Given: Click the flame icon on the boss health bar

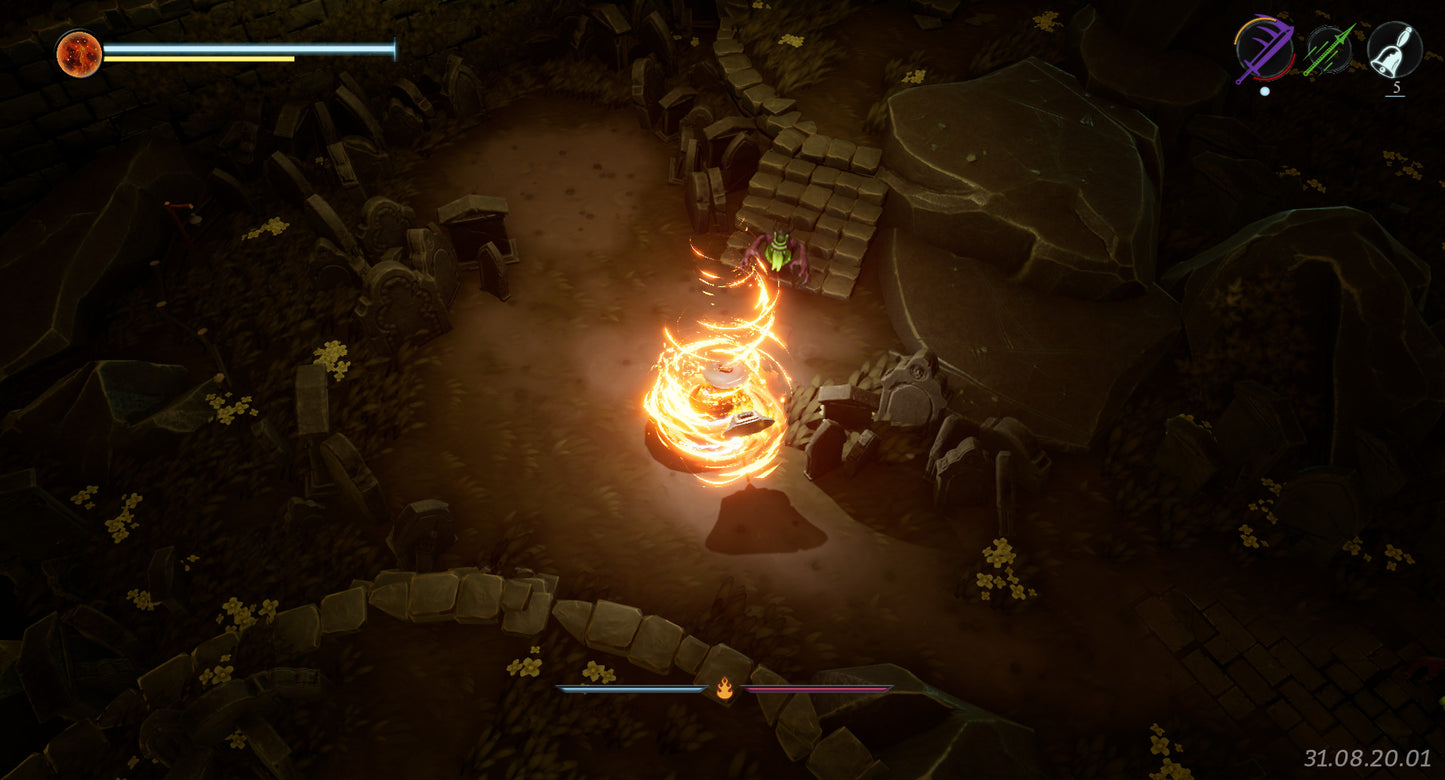Looking at the screenshot, I should pyautogui.click(x=725, y=689).
